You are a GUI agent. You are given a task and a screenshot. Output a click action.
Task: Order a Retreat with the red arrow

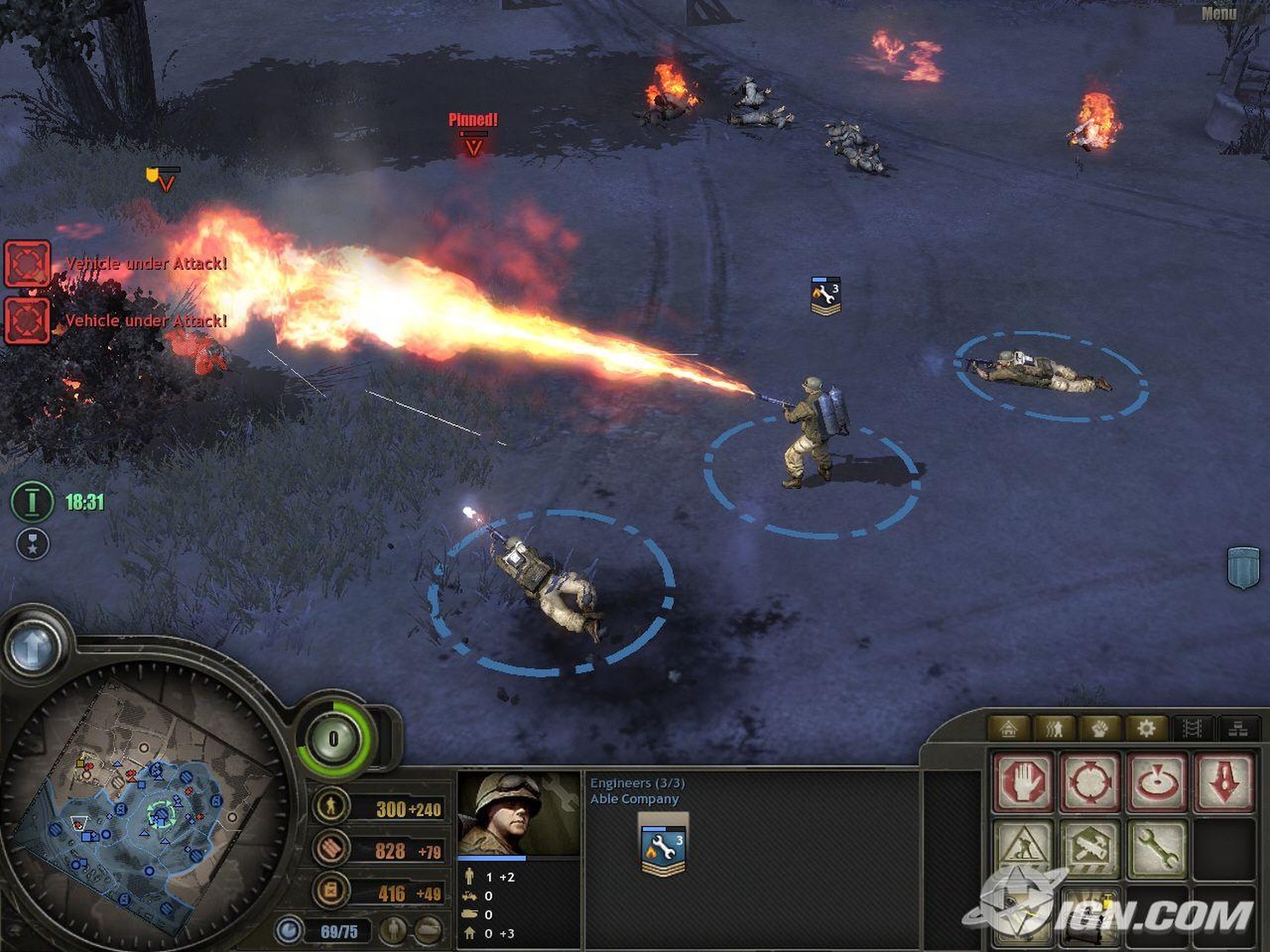[1224, 781]
